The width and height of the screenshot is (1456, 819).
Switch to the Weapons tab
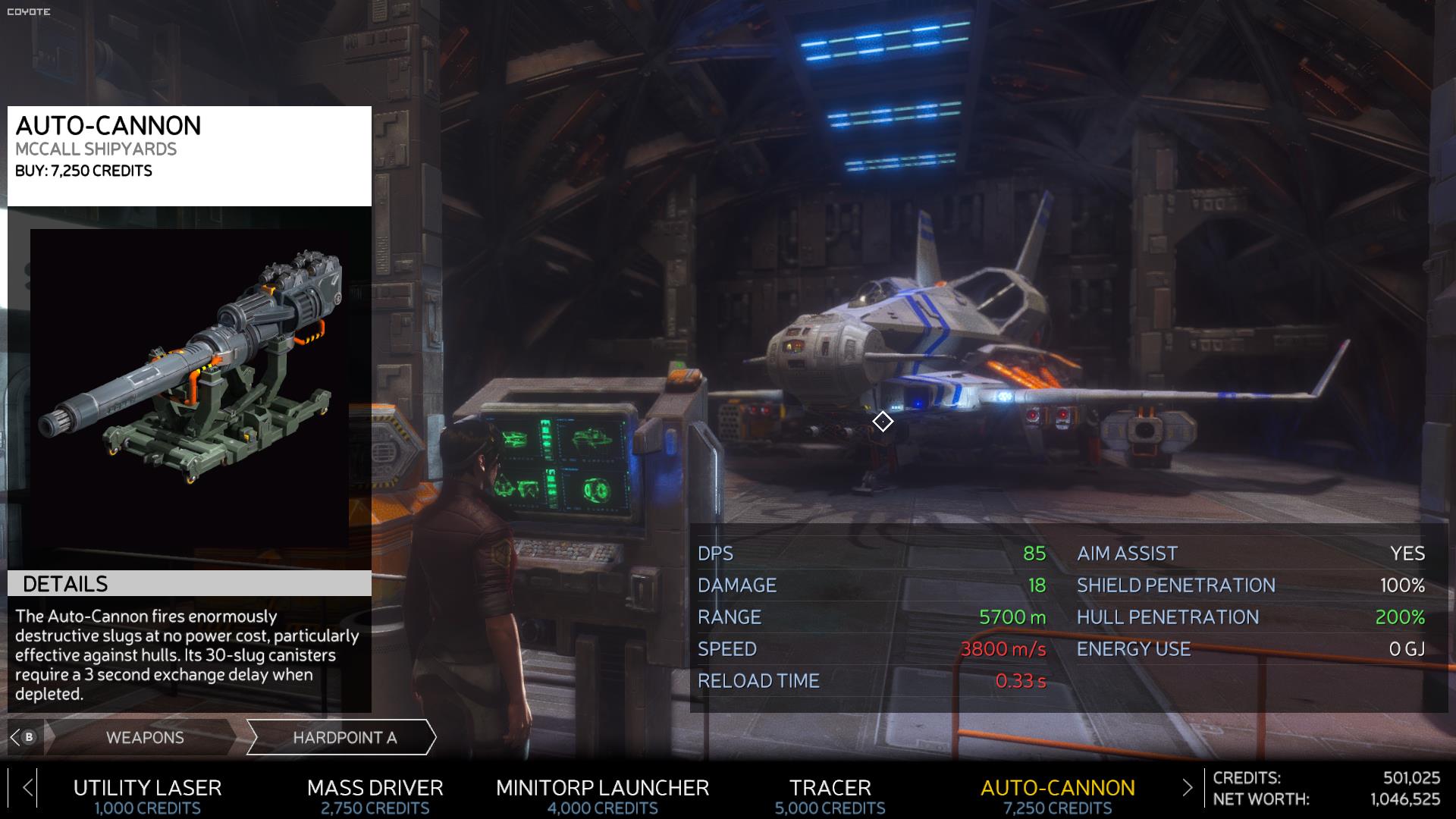point(146,736)
